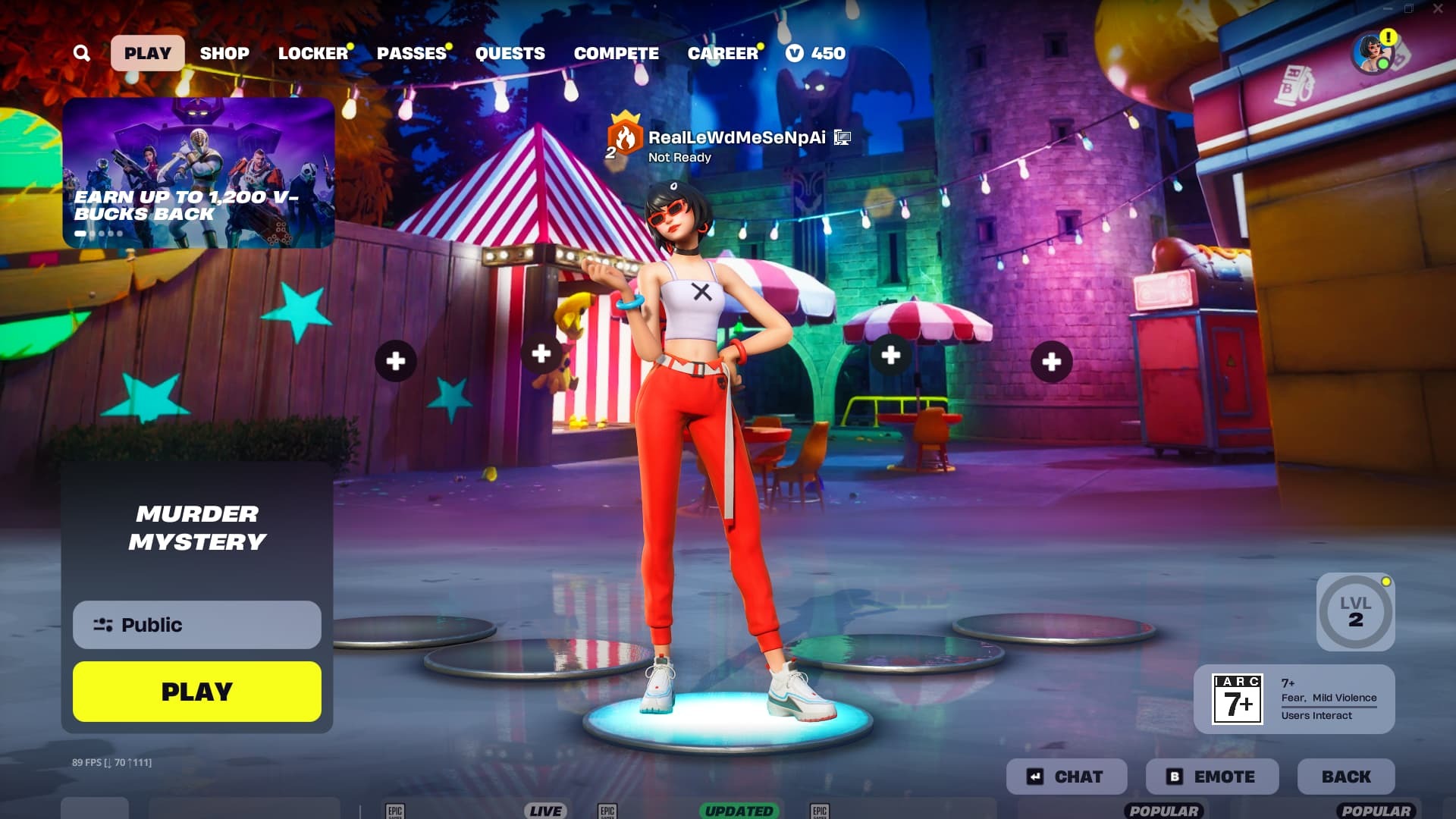Change the Public matchmaking privacy setting
The width and height of the screenshot is (1456, 819).
pos(197,625)
